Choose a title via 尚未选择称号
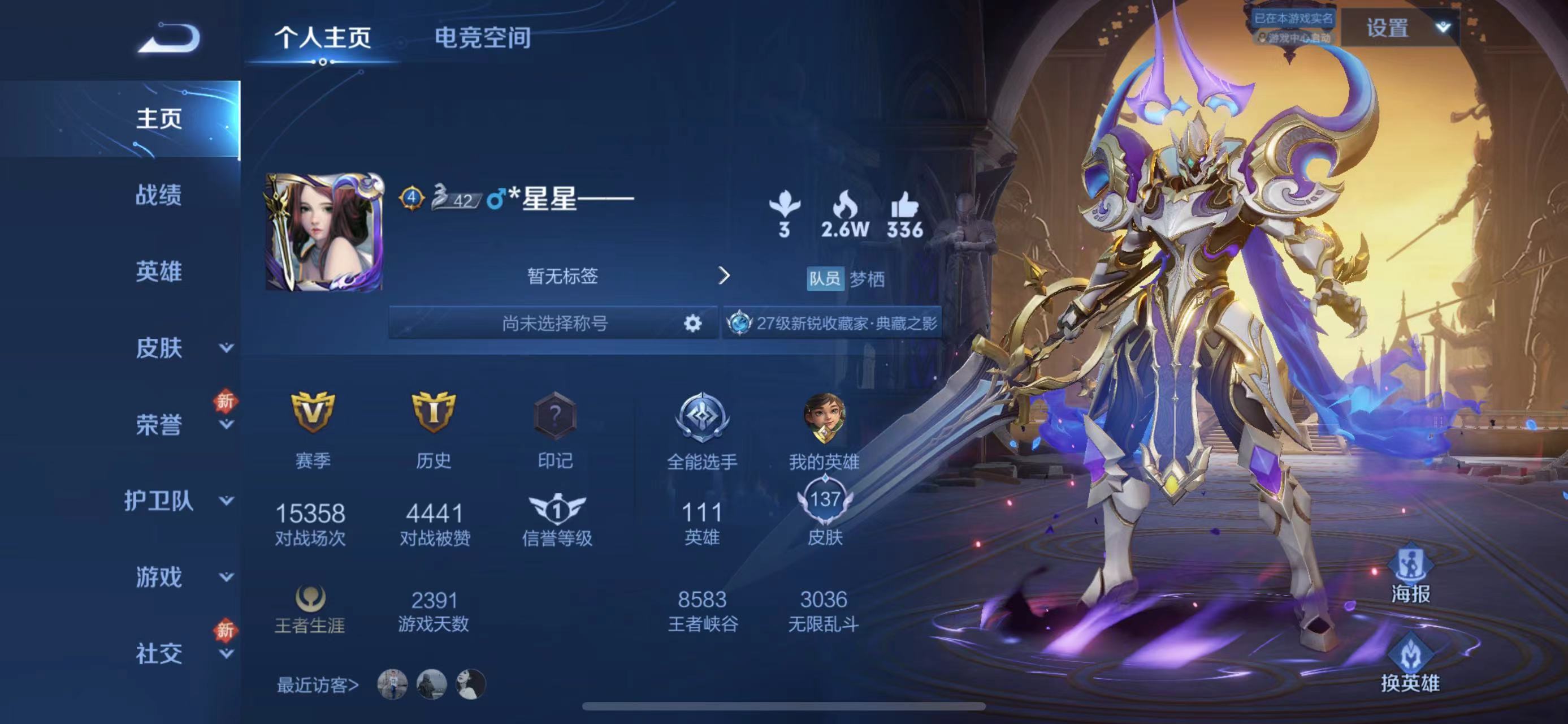This screenshot has width=1568, height=724. (553, 323)
